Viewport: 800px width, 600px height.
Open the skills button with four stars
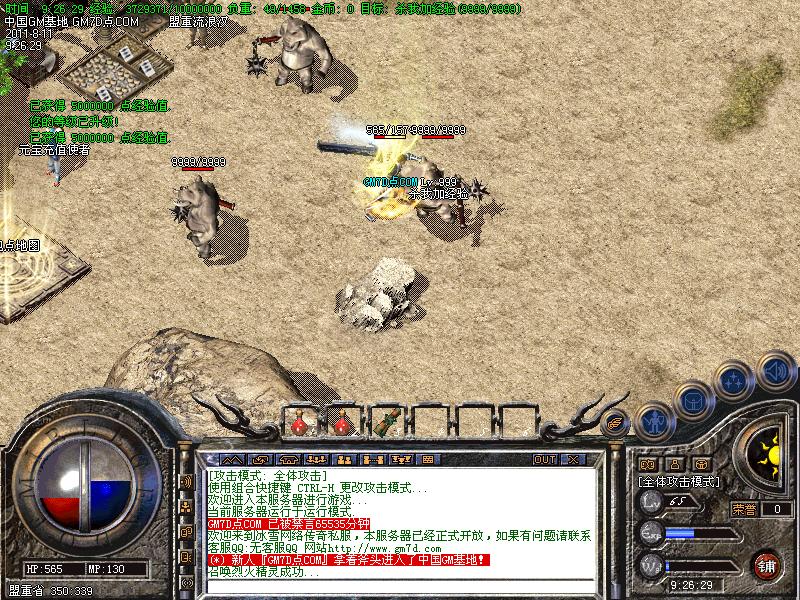733,381
